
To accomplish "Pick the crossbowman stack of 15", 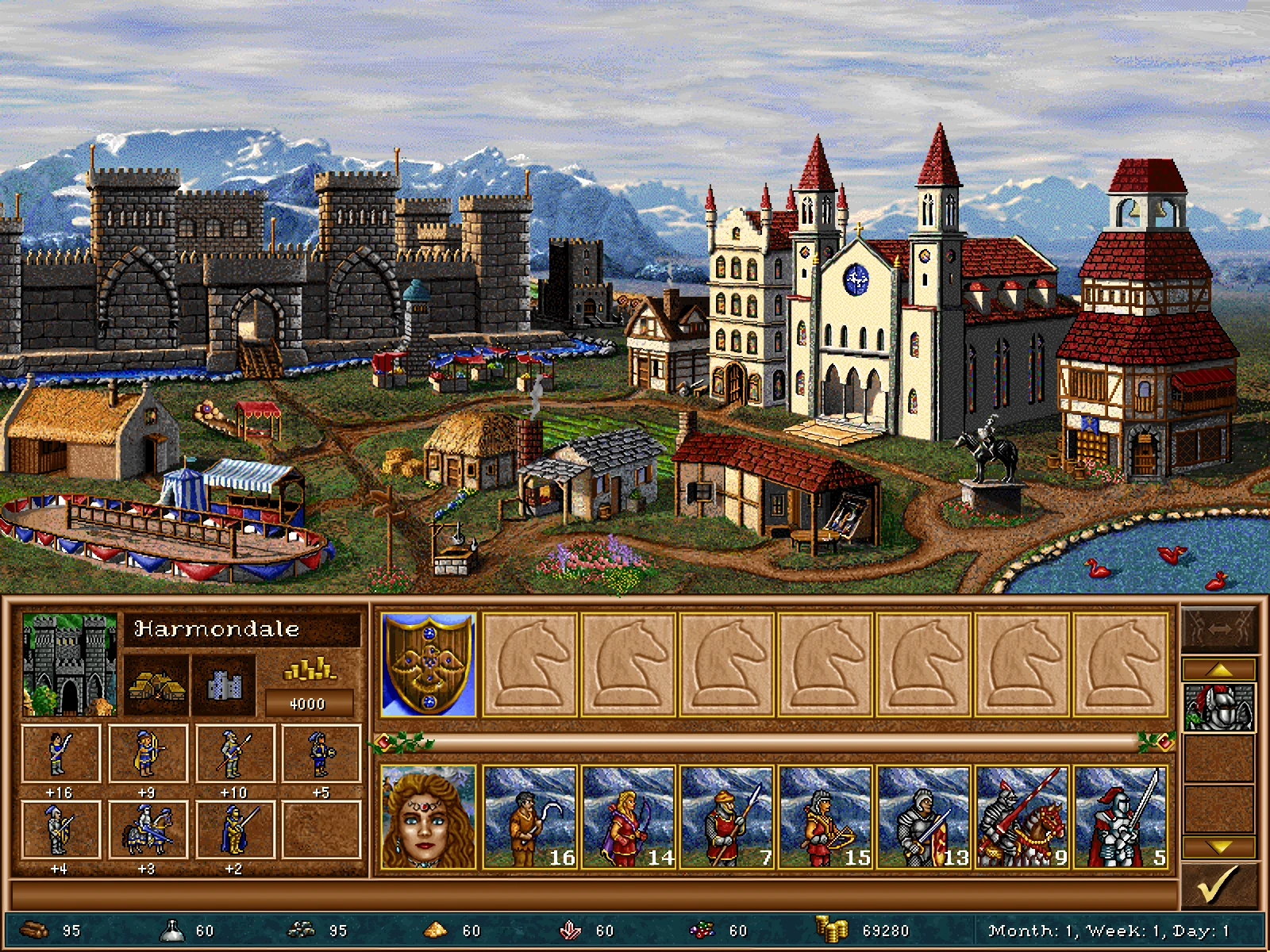I will coord(825,817).
